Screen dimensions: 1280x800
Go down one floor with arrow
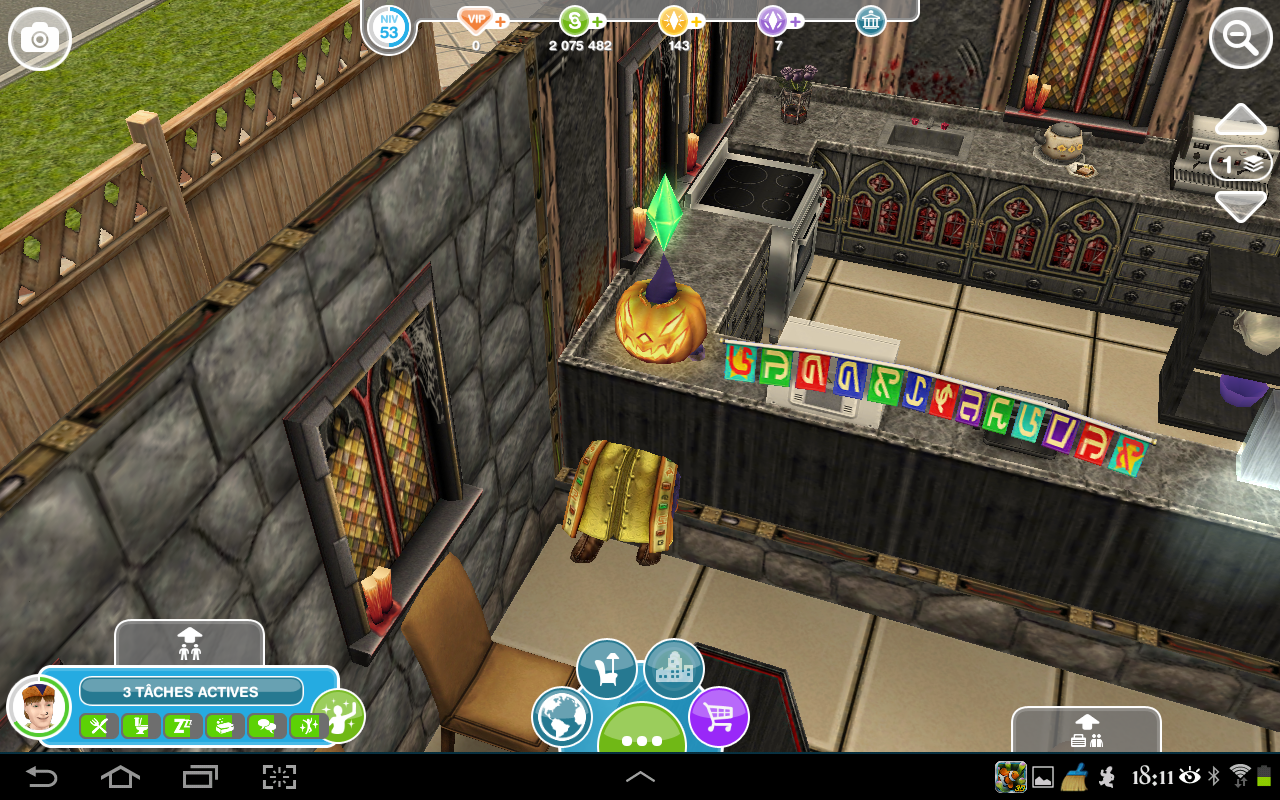[x=1240, y=206]
